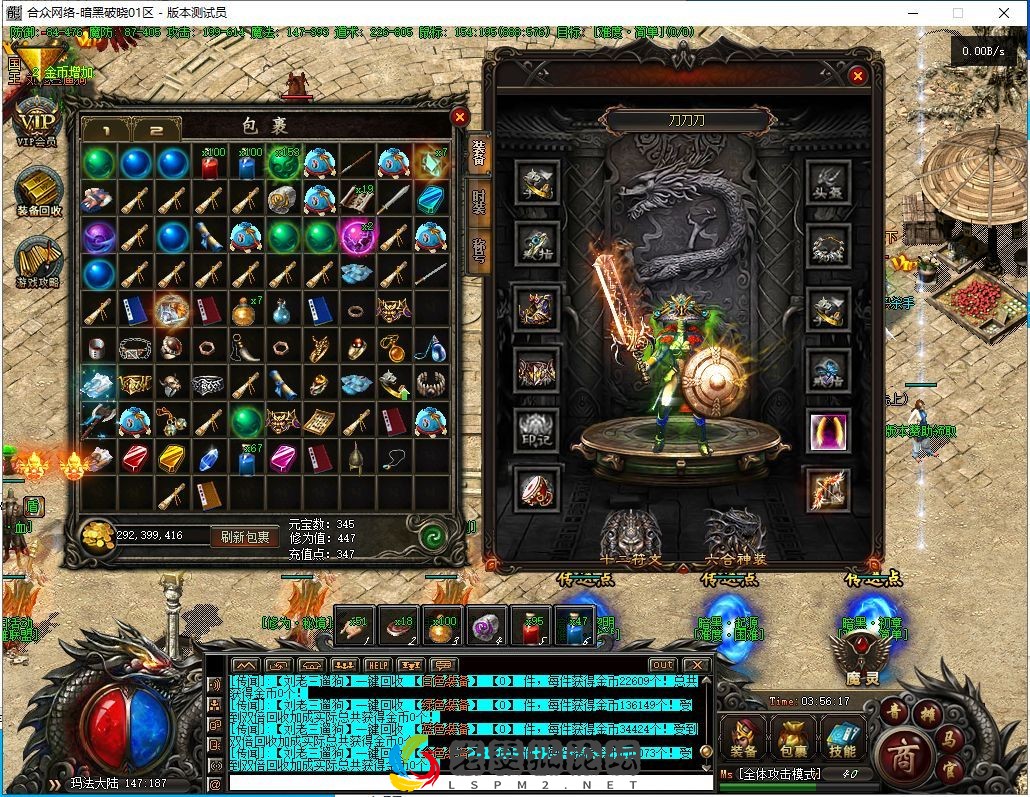
Task: Open the round 商 shop button
Action: point(901,753)
